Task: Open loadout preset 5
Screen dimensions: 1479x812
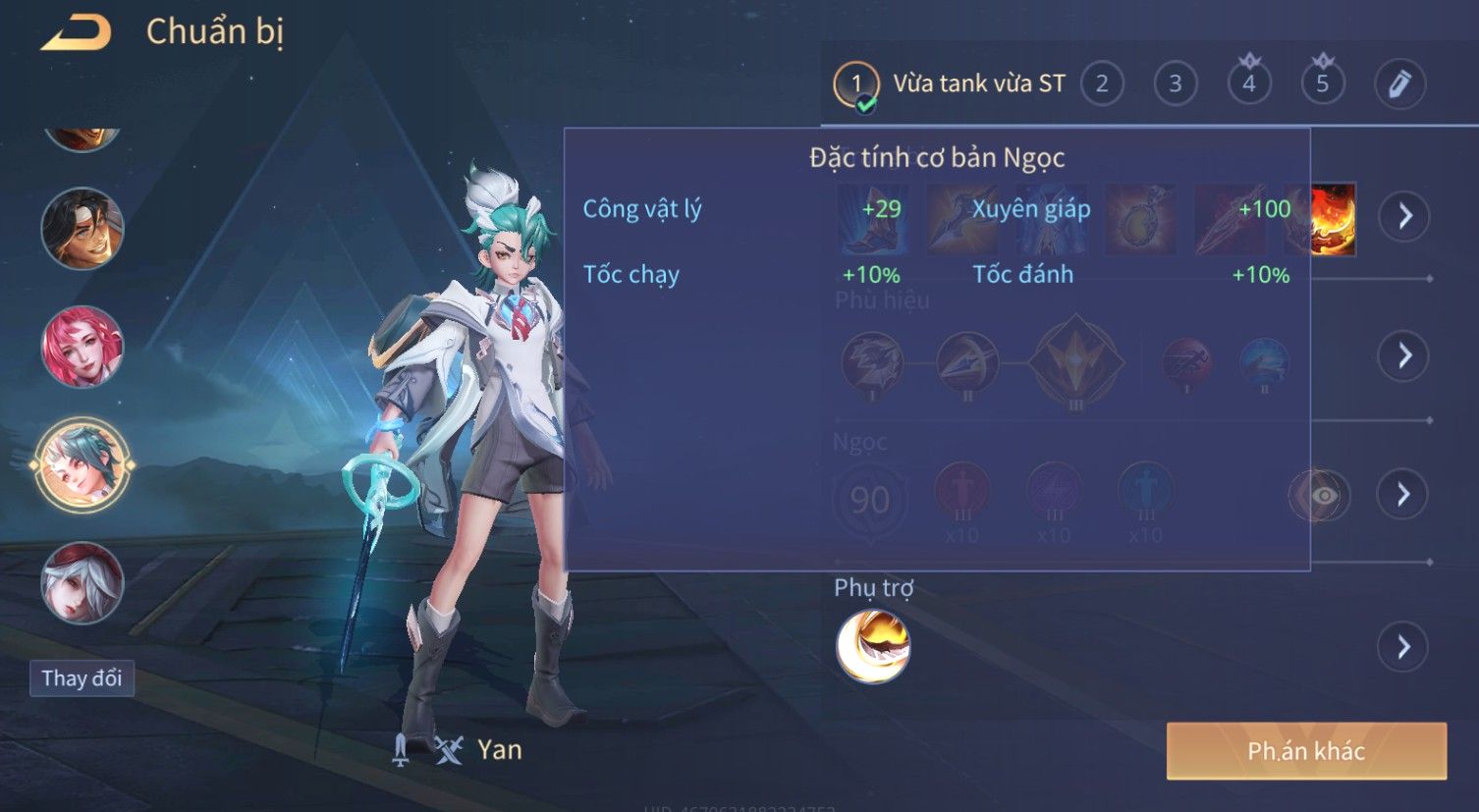Action: coord(1323,84)
